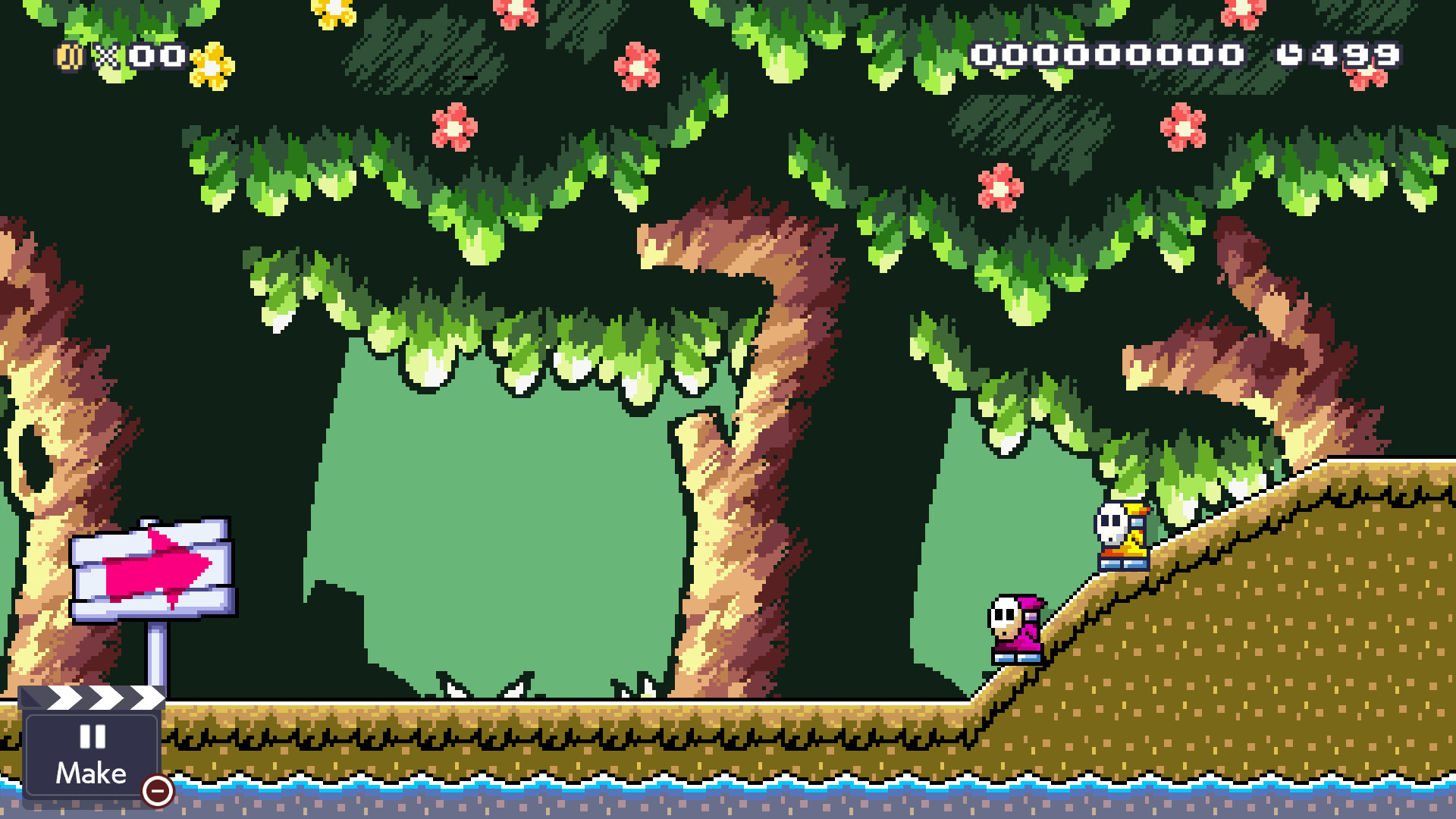Click the coin count reading 00
Image resolution: width=1456 pixels, height=819 pixels.
pyautogui.click(x=159, y=56)
